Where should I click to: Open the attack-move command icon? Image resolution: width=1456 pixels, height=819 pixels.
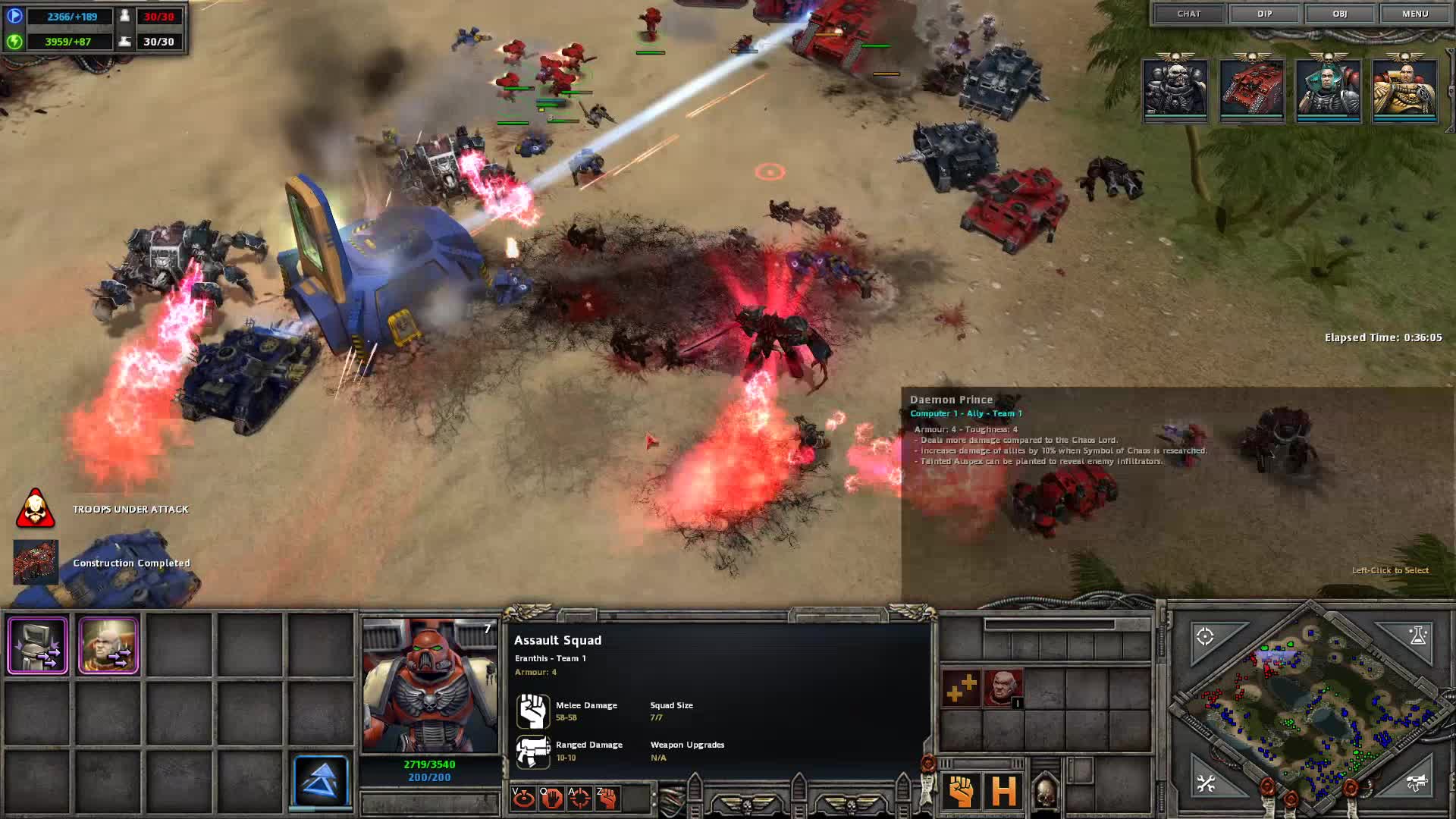(578, 796)
